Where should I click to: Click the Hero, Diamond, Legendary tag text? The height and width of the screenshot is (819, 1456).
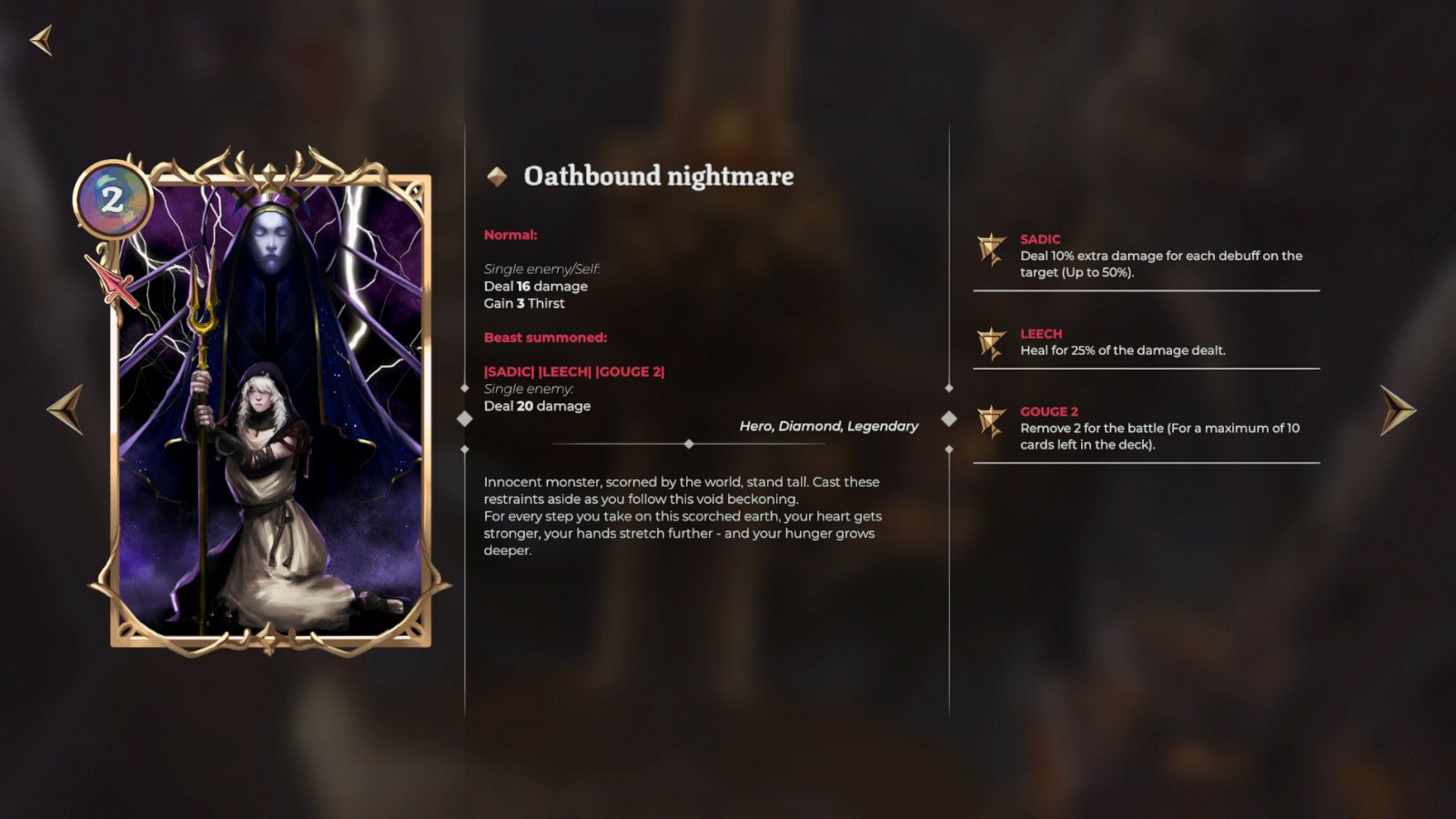(x=828, y=425)
